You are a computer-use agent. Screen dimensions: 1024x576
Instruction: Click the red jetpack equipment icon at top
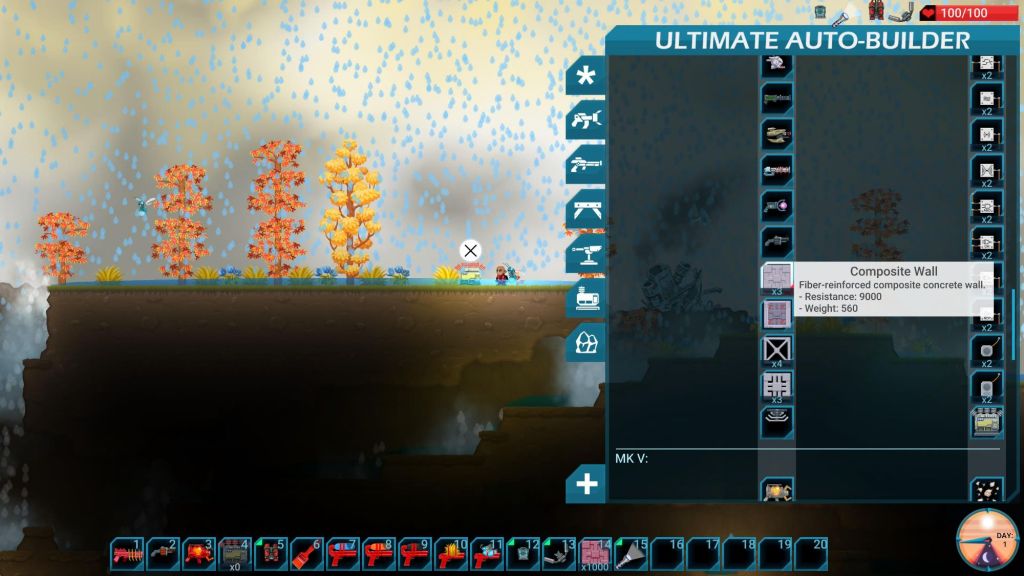click(877, 12)
